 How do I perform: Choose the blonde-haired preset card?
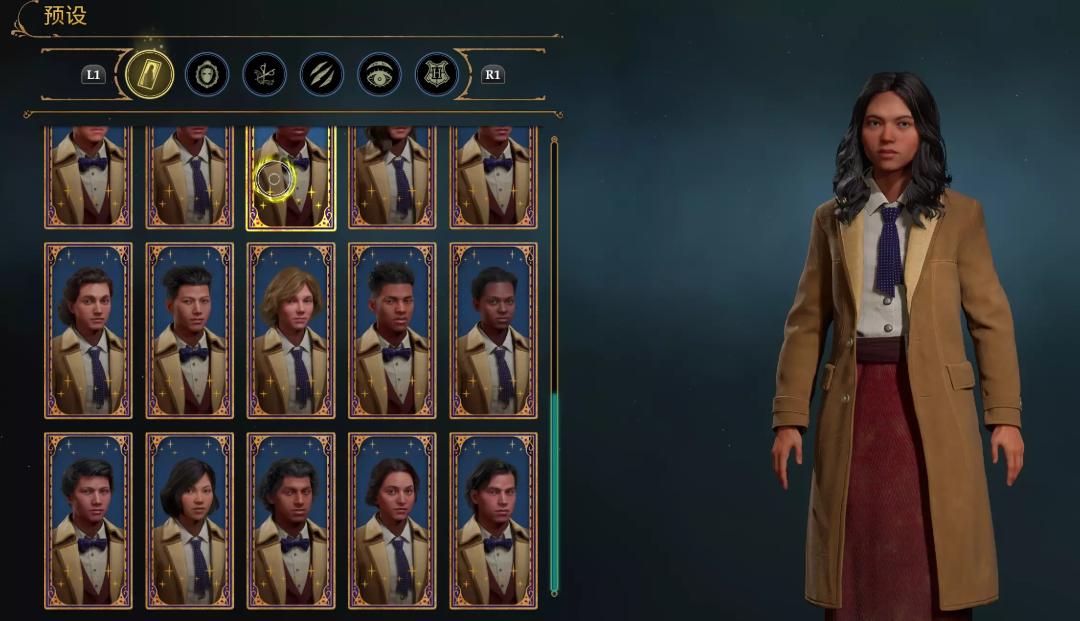(x=290, y=330)
